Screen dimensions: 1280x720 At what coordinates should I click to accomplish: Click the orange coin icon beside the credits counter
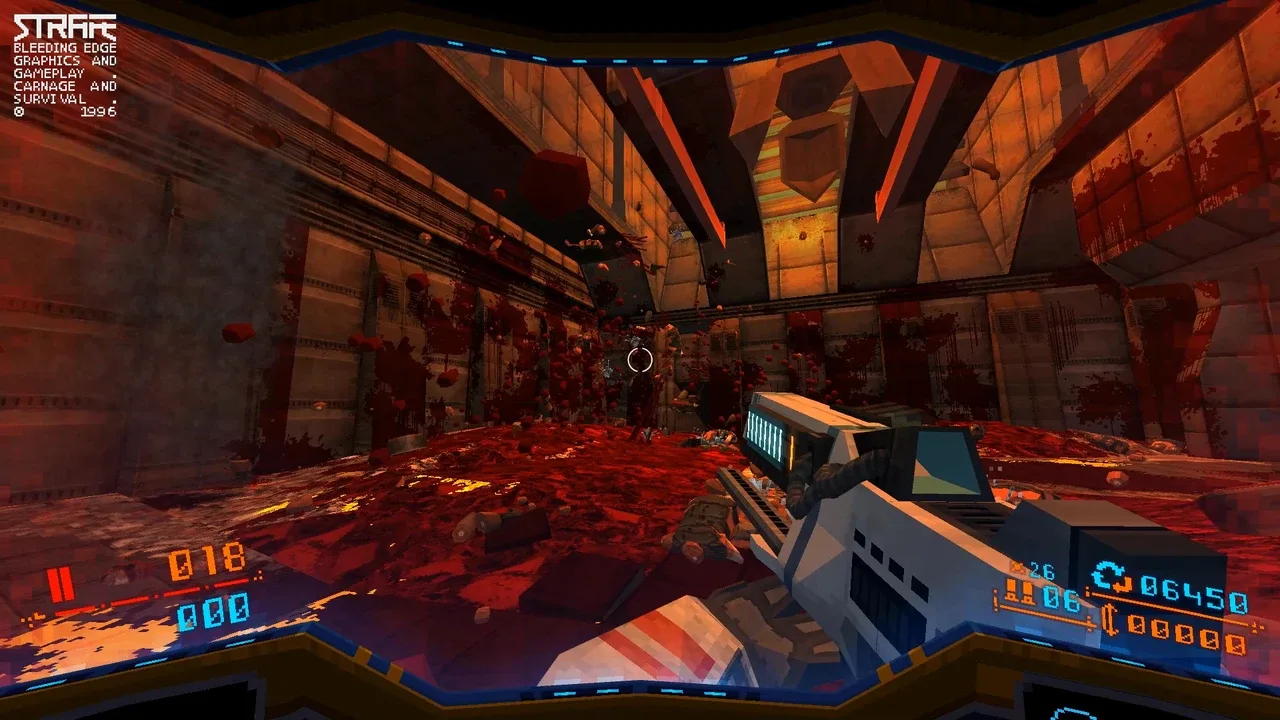point(1112,620)
